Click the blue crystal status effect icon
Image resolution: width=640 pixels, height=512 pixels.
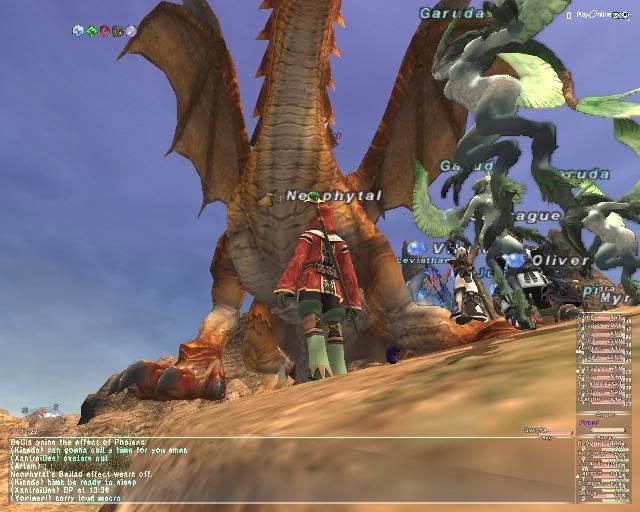(x=78, y=31)
